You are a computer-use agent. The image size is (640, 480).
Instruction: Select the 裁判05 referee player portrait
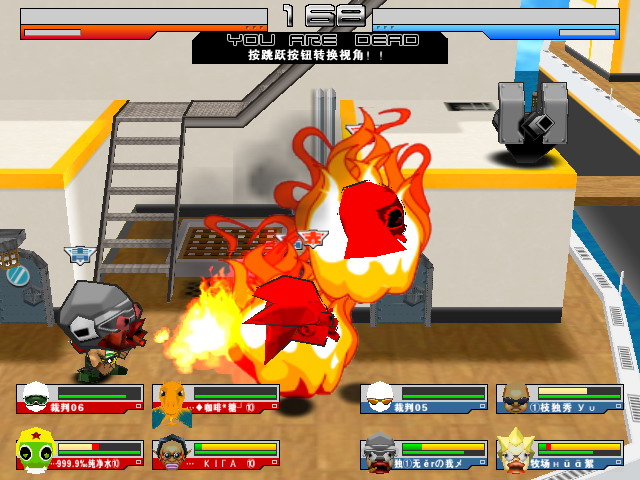click(x=380, y=397)
